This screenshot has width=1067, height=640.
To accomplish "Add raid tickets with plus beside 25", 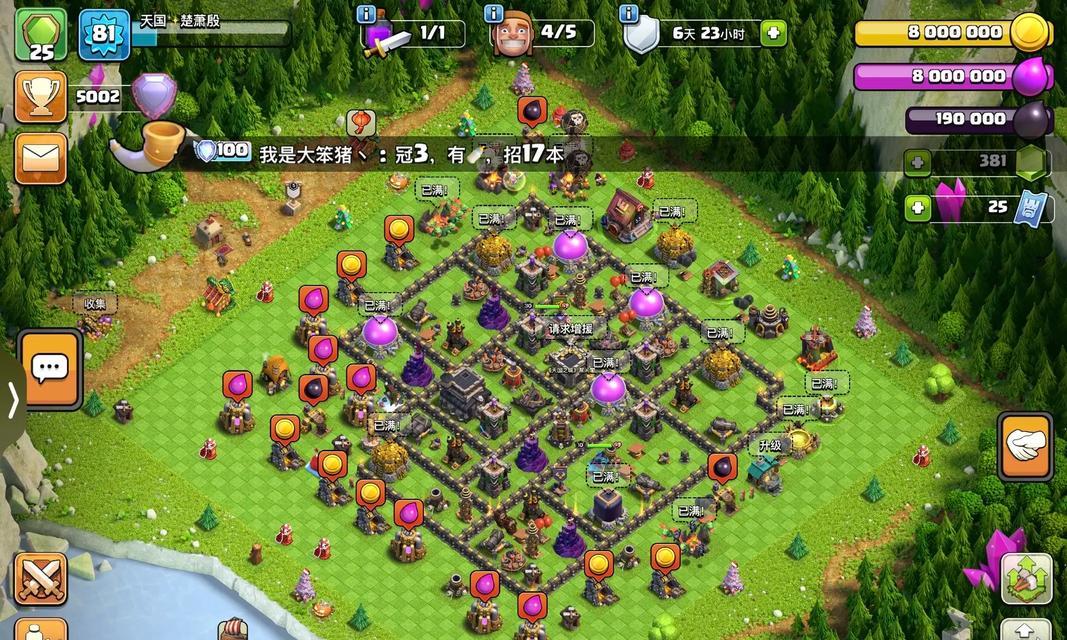I will point(917,208).
